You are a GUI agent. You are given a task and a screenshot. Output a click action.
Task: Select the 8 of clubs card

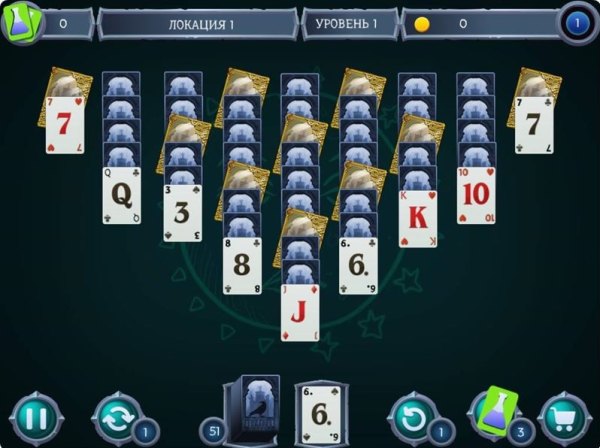click(x=242, y=265)
